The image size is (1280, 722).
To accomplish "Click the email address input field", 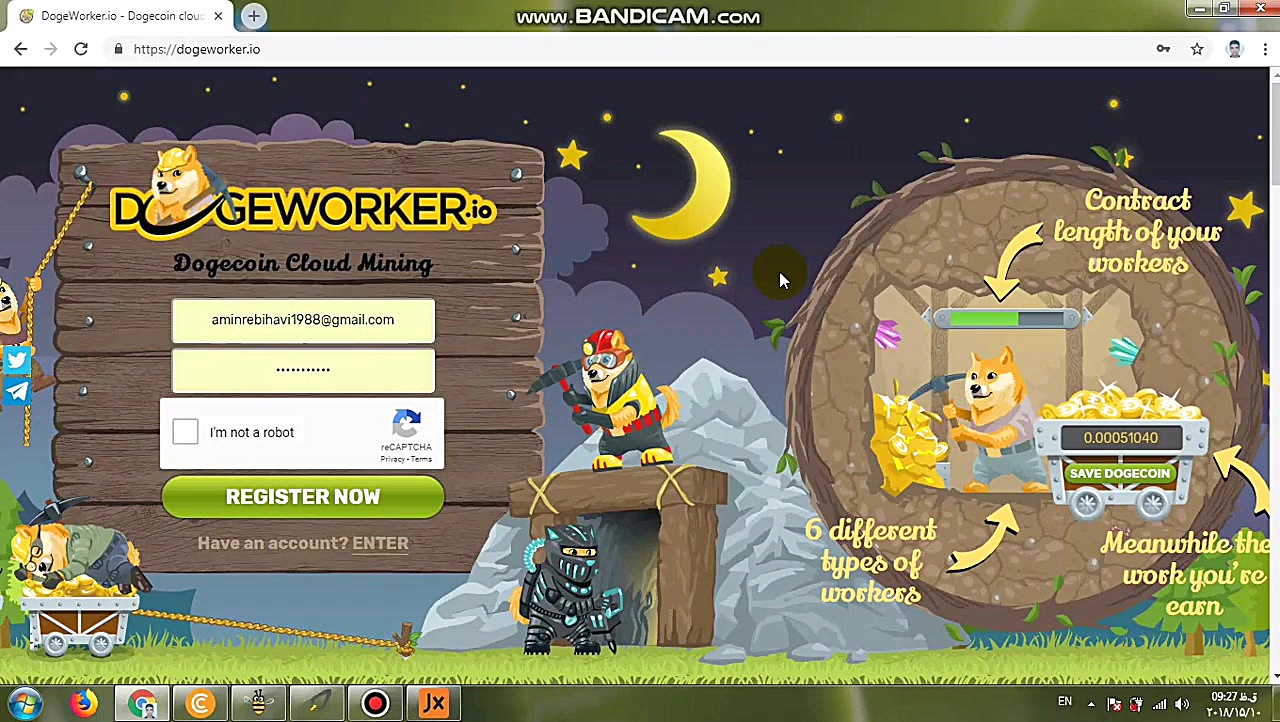I will coord(303,320).
